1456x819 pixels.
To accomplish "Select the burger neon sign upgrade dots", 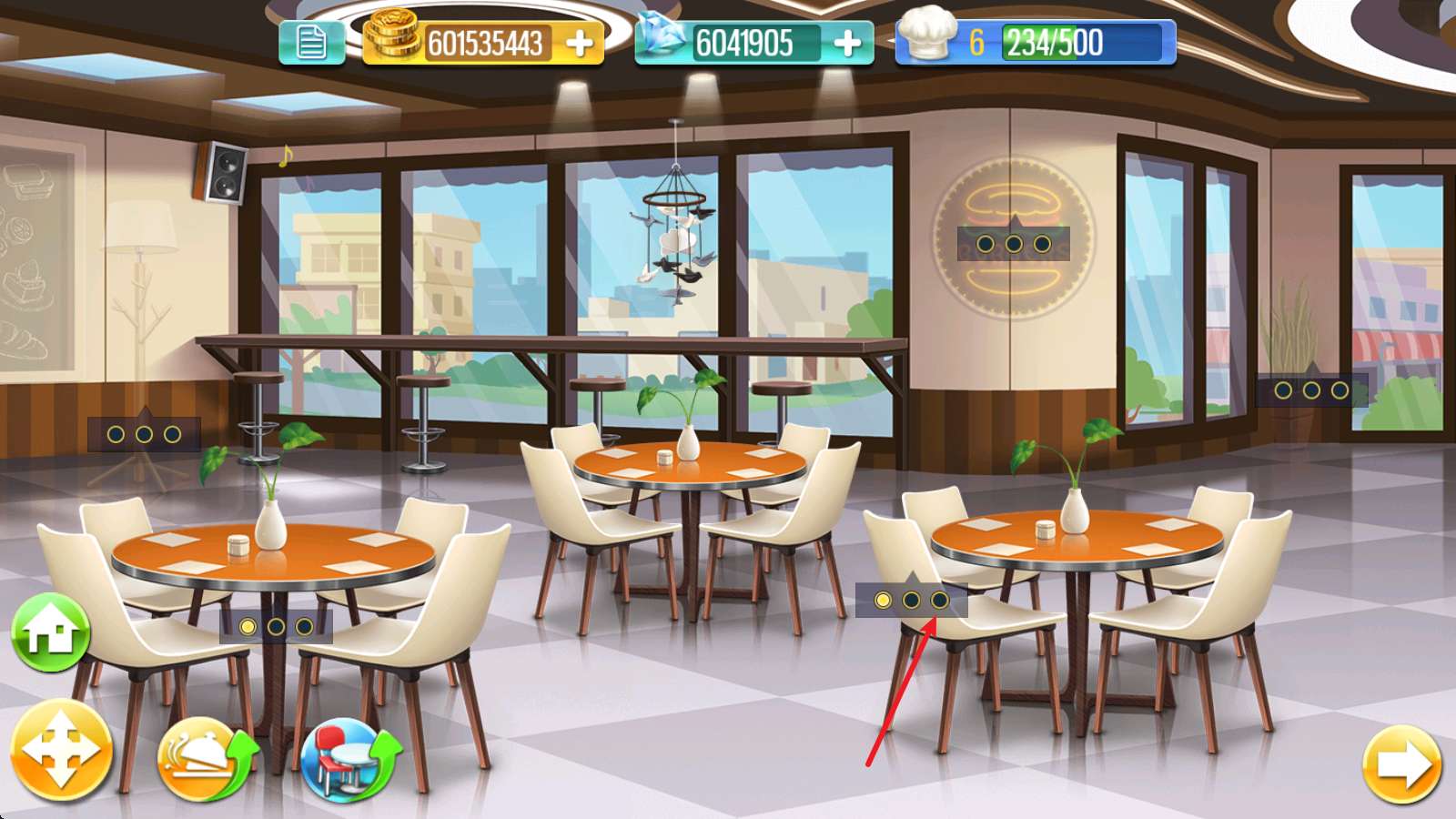I will pos(1013,244).
